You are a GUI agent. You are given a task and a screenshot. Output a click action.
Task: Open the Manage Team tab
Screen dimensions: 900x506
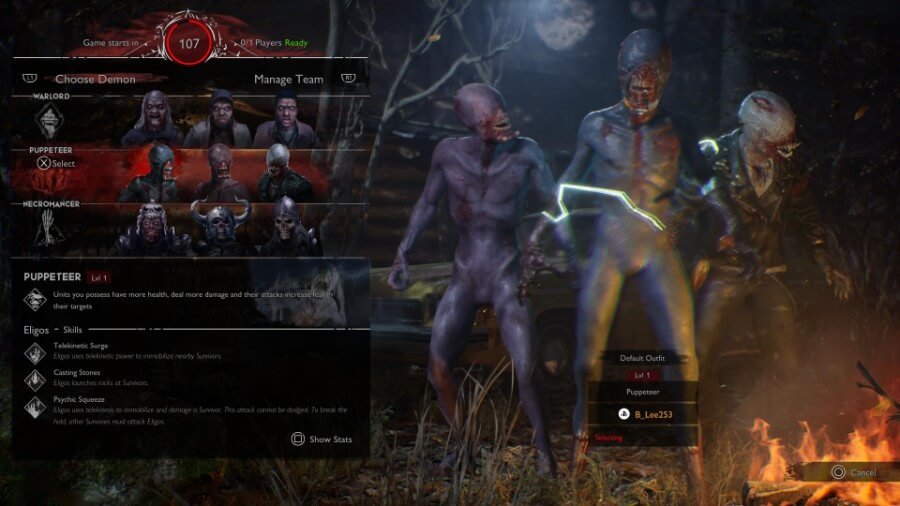point(288,78)
